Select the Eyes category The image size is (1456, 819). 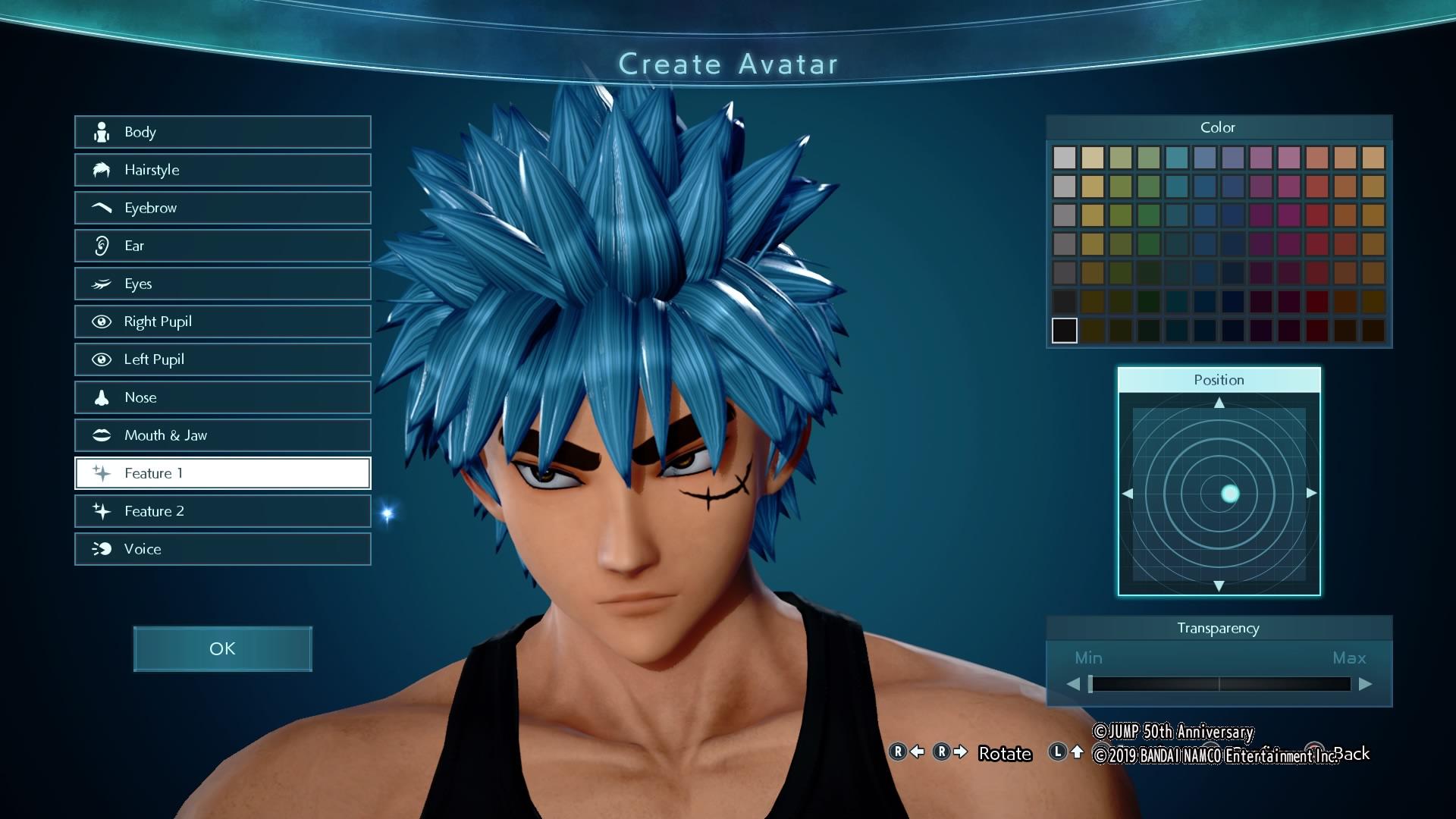(x=222, y=284)
